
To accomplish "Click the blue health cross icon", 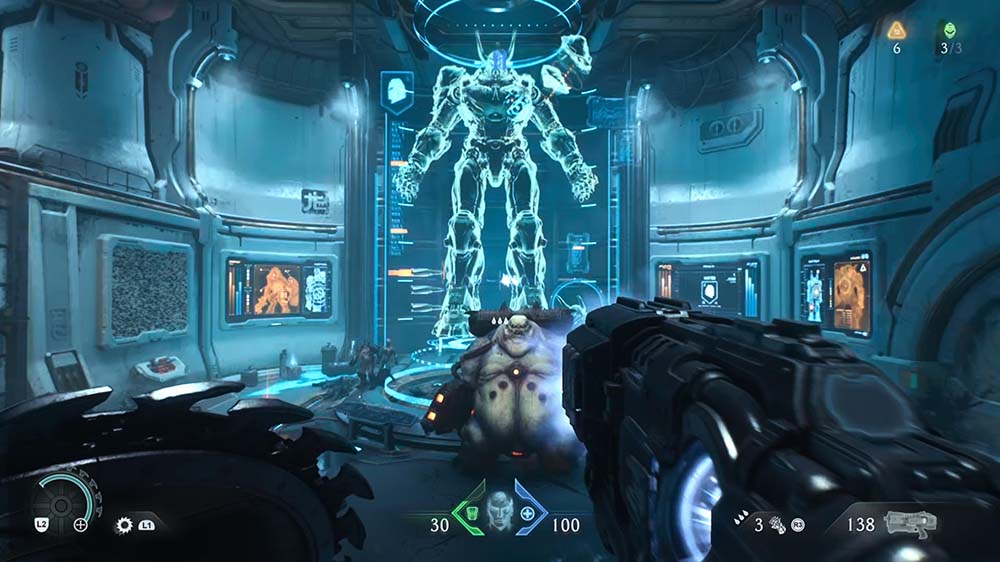I will point(527,516).
